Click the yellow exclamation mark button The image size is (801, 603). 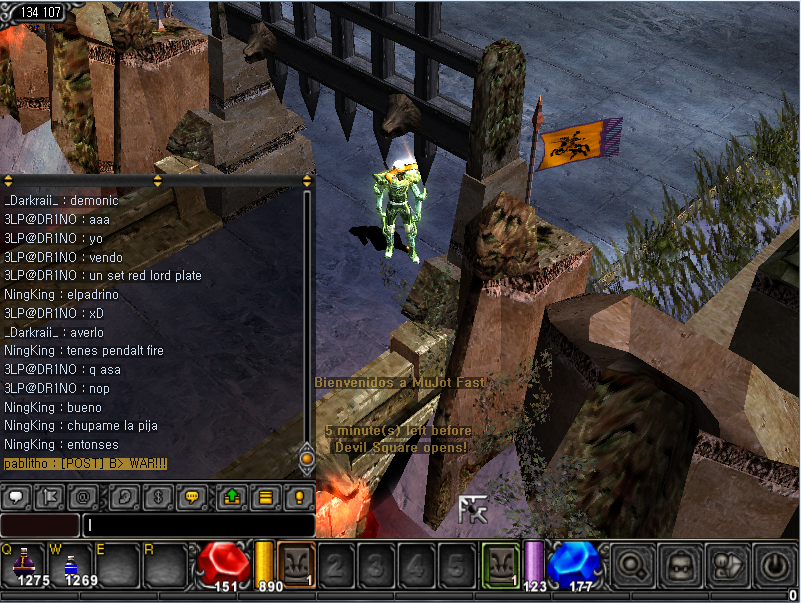297,495
